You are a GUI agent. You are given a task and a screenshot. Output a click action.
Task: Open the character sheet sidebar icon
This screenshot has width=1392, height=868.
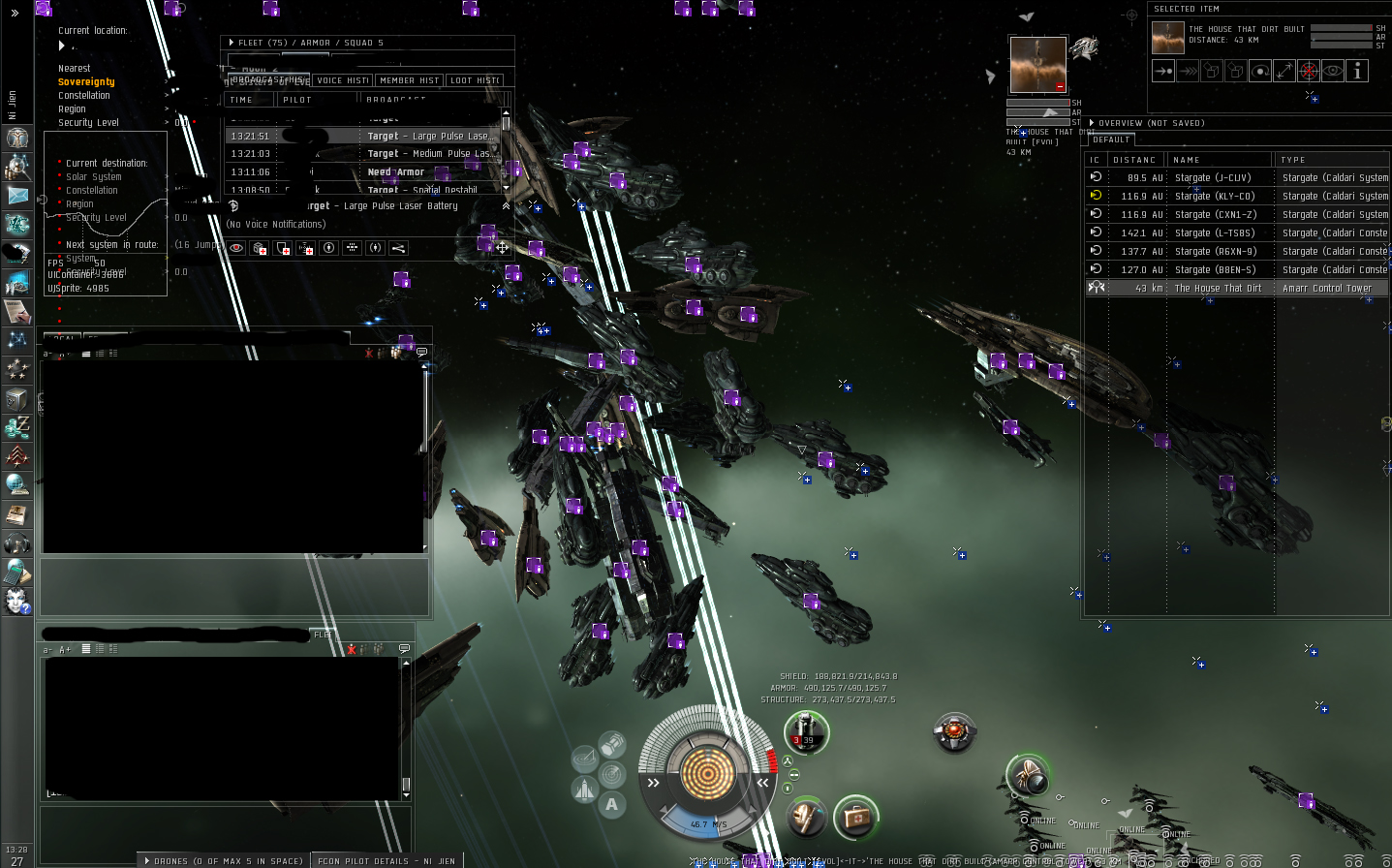click(x=17, y=138)
